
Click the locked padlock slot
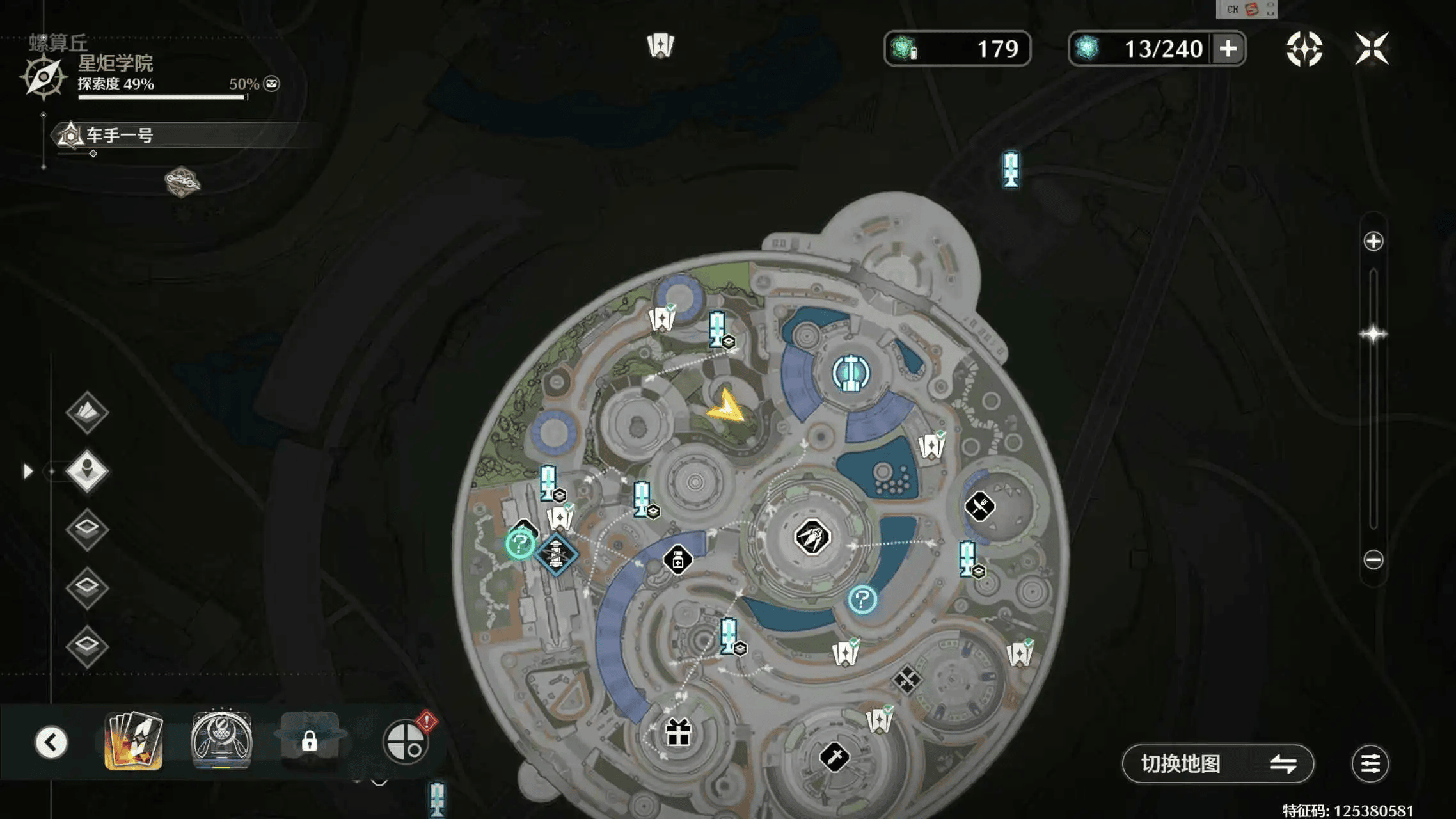click(x=310, y=742)
